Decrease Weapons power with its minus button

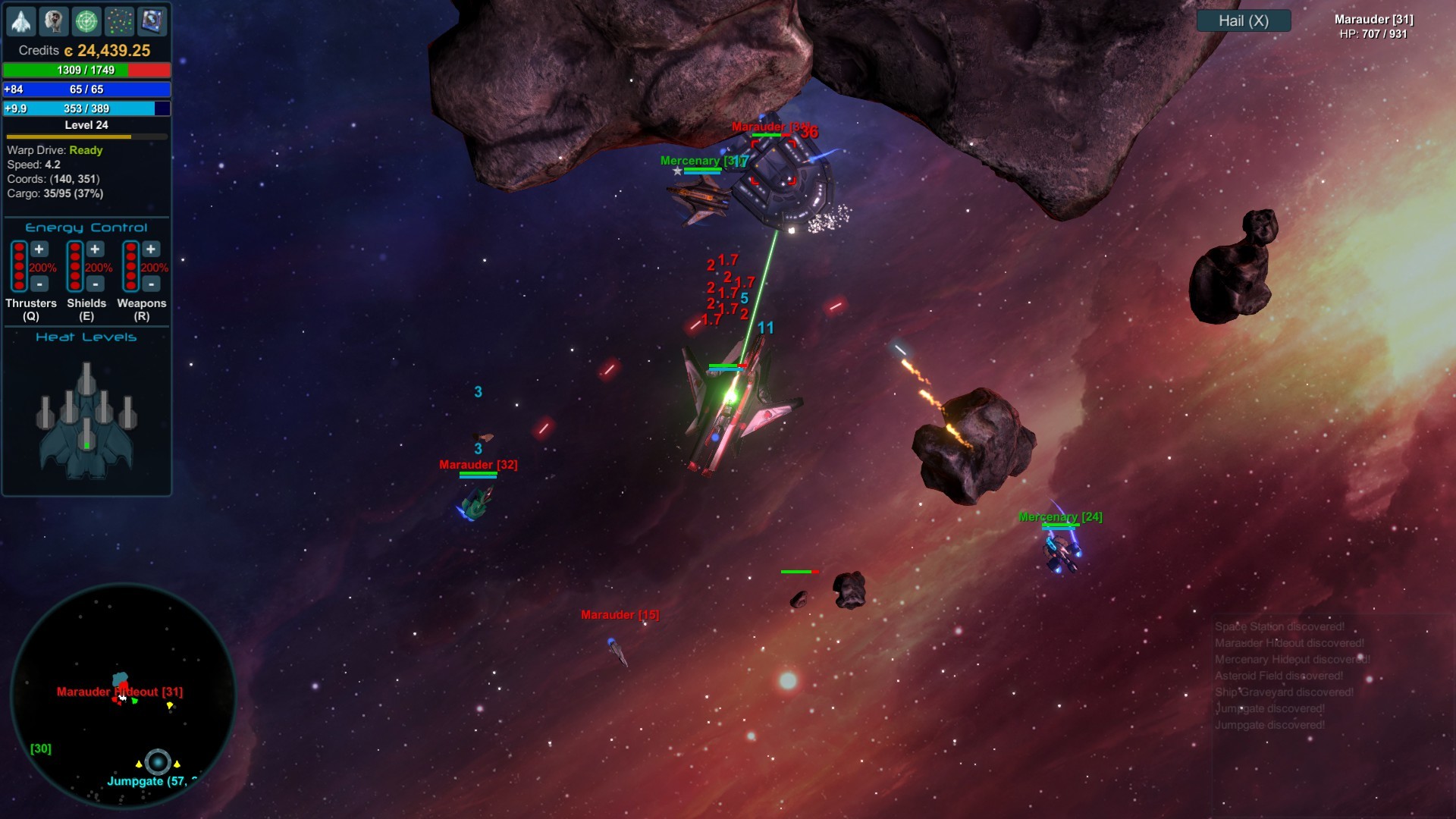tap(150, 284)
